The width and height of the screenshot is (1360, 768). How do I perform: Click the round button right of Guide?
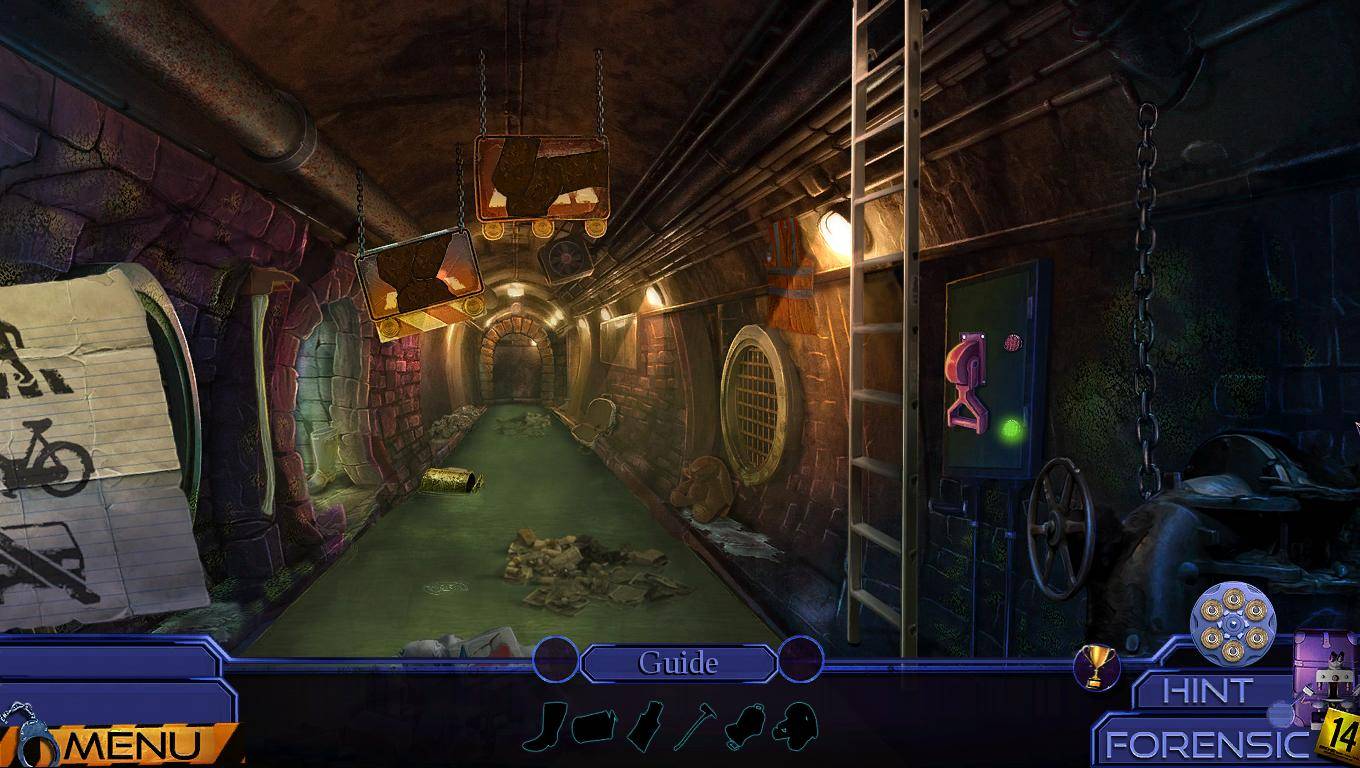tap(800, 660)
